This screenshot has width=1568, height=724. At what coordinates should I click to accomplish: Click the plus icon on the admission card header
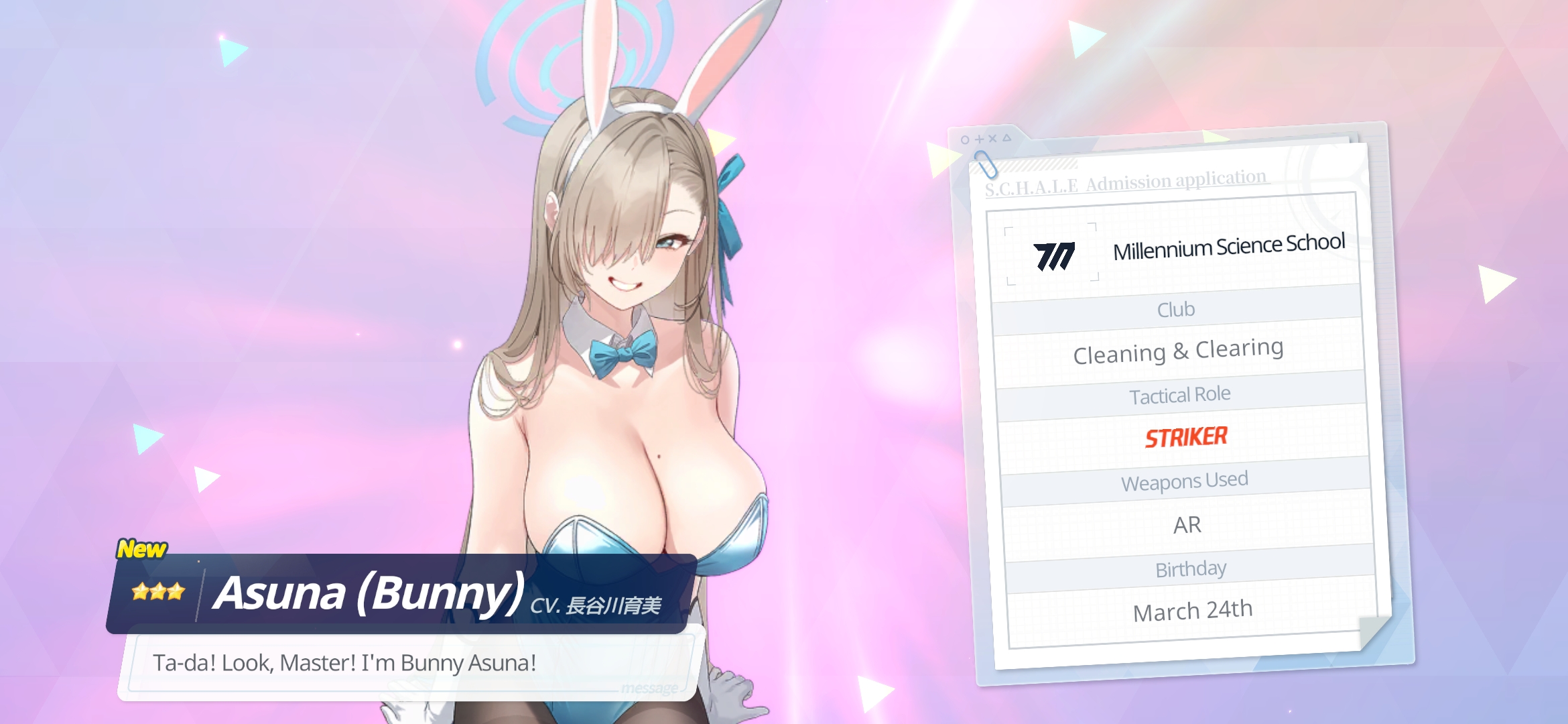tap(980, 139)
